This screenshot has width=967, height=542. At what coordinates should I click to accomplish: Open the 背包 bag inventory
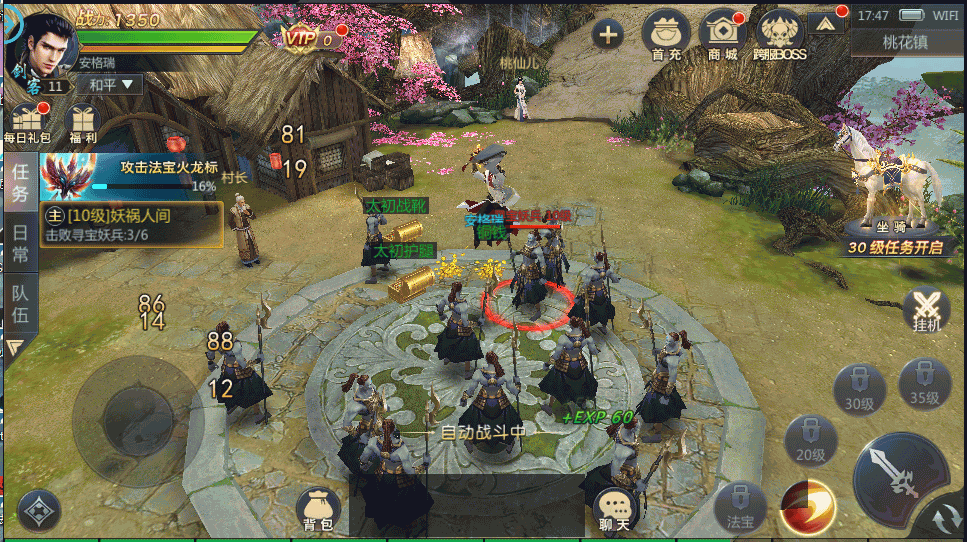[319, 510]
